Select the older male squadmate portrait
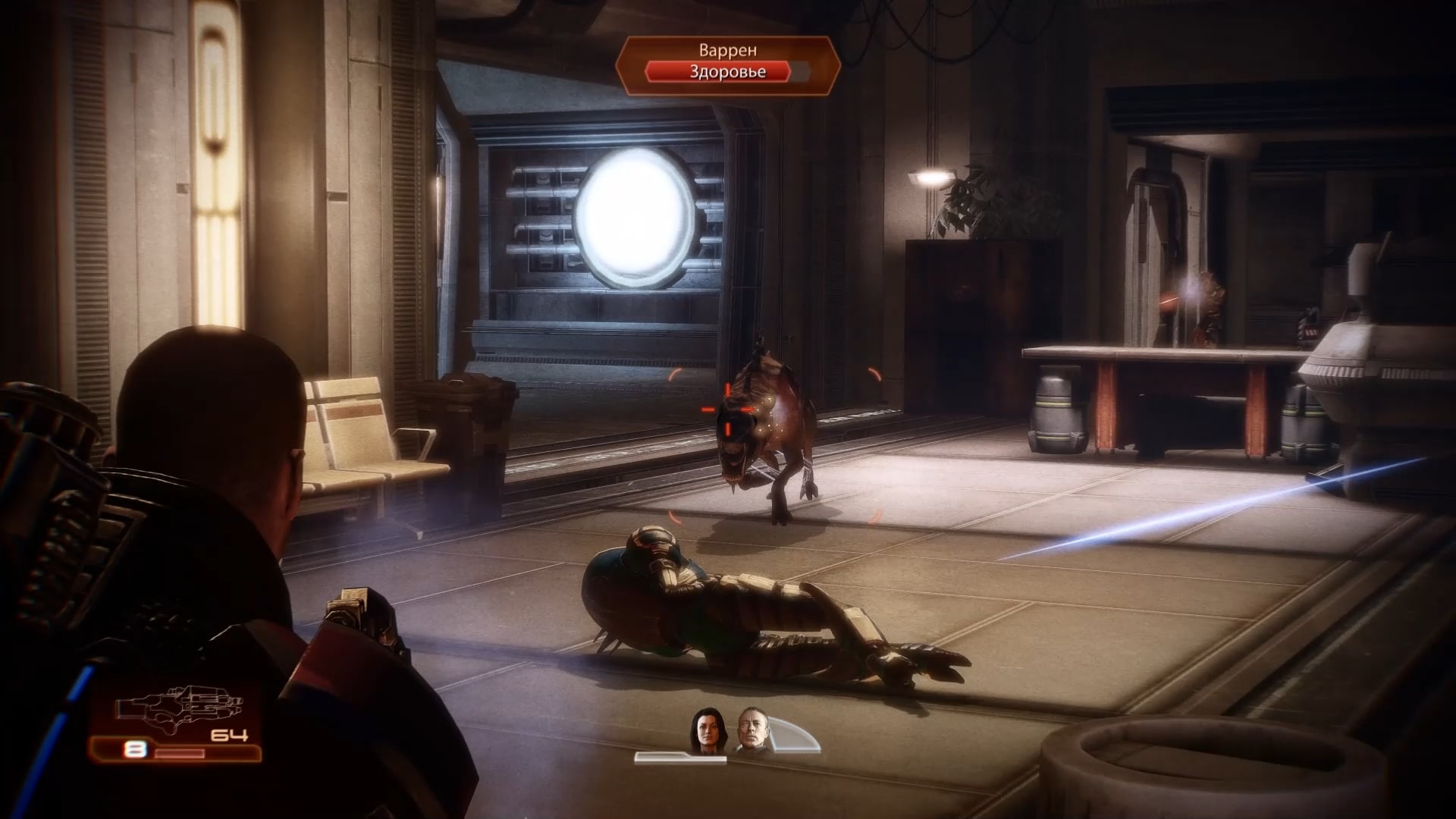 752,731
